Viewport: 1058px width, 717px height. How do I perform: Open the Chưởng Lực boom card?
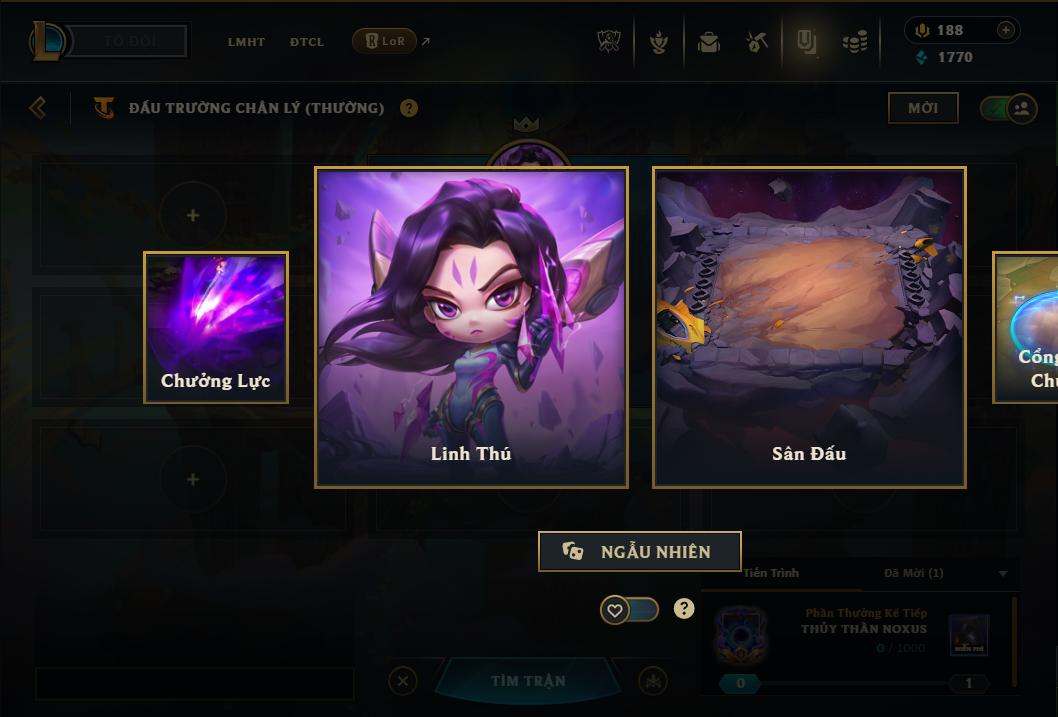pos(216,327)
